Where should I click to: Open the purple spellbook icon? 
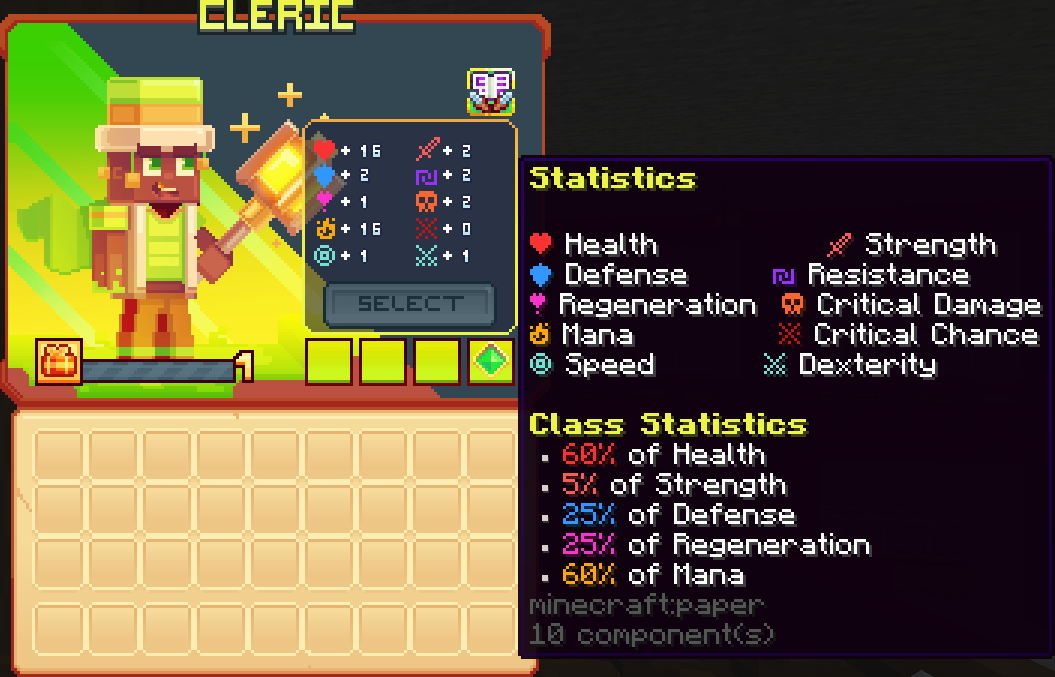490,91
